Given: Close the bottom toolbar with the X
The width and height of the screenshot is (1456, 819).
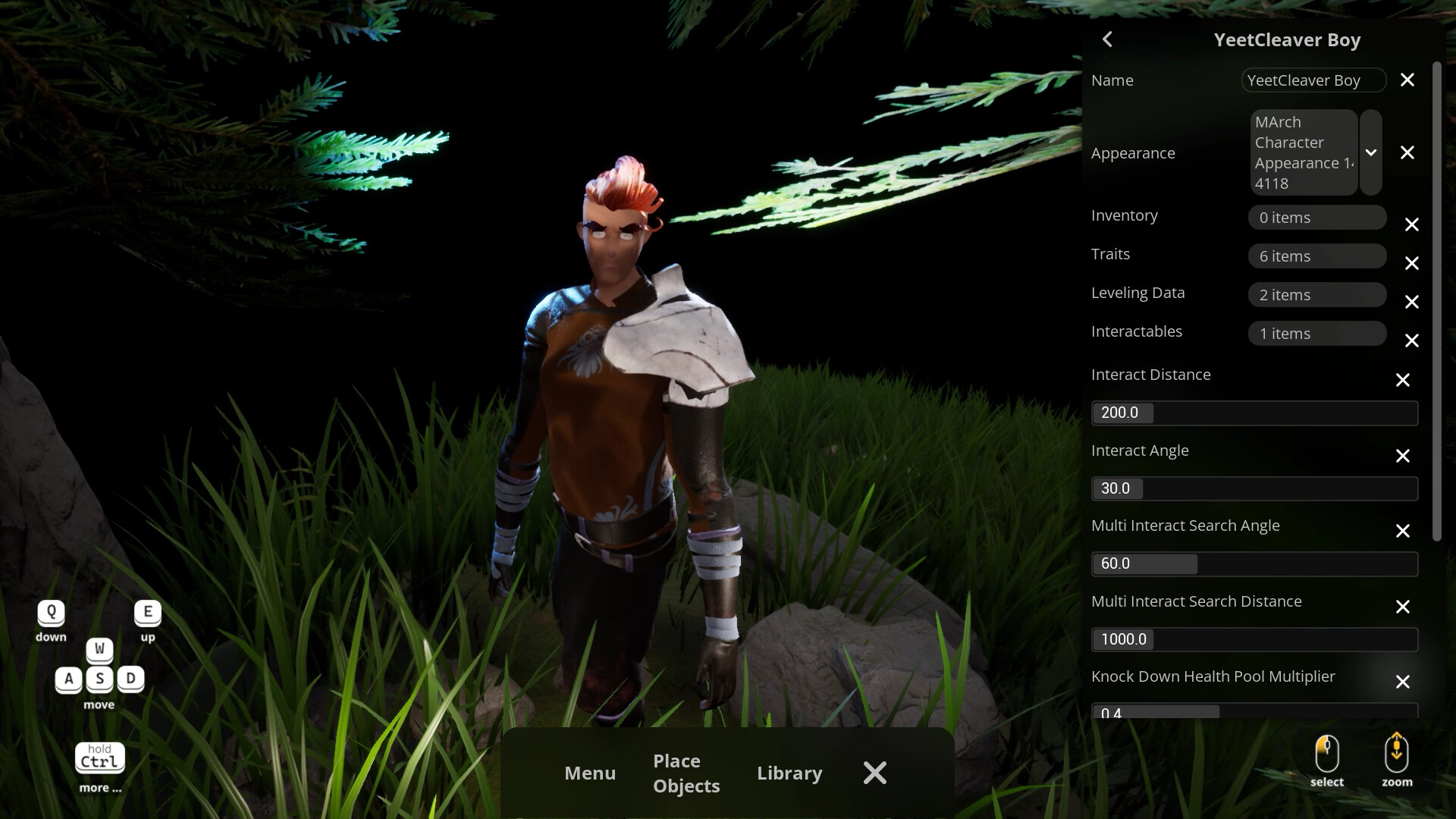Looking at the screenshot, I should click(x=874, y=773).
